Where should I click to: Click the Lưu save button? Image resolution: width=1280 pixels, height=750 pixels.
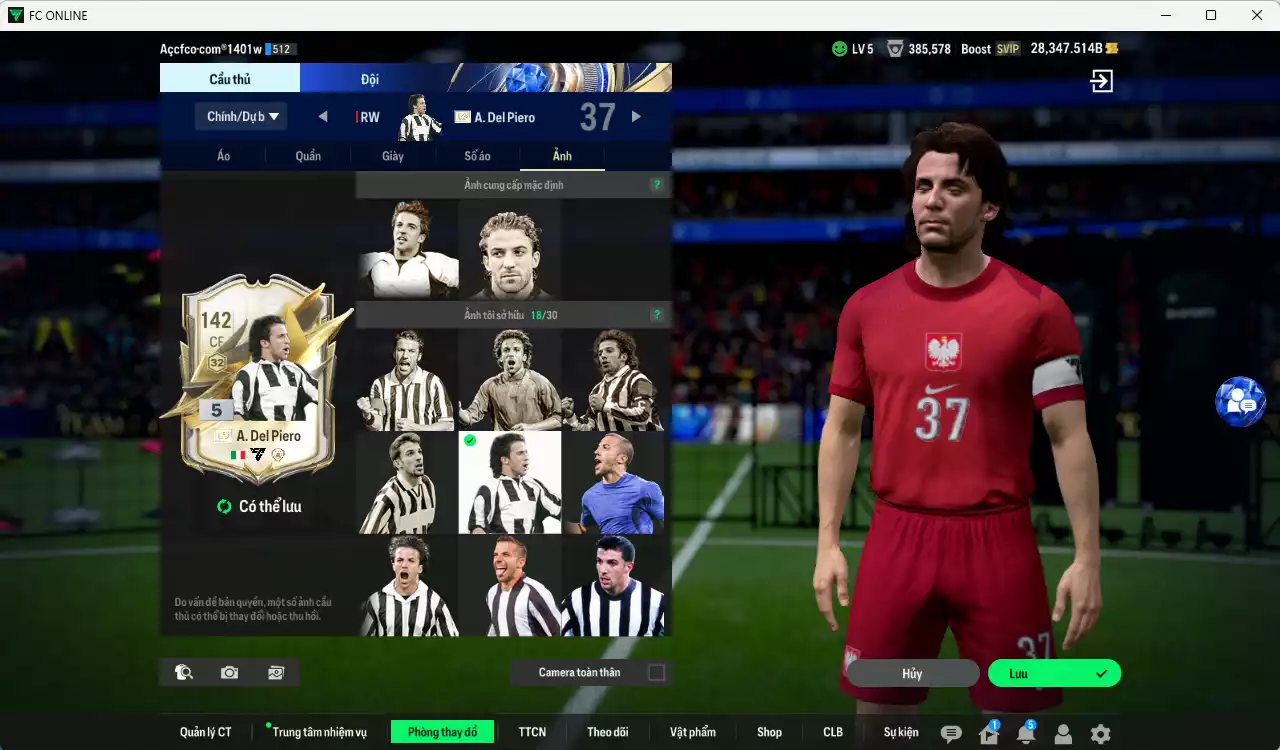click(1053, 672)
